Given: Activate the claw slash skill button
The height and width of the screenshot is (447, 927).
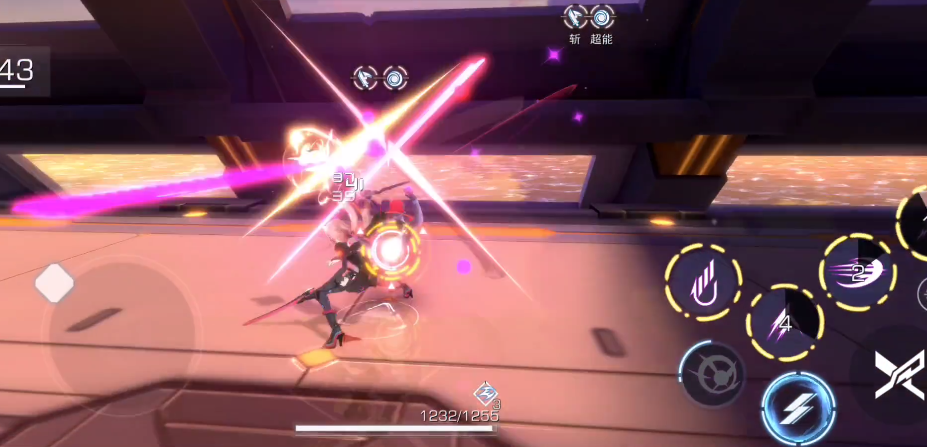Looking at the screenshot, I should pyautogui.click(x=703, y=283).
